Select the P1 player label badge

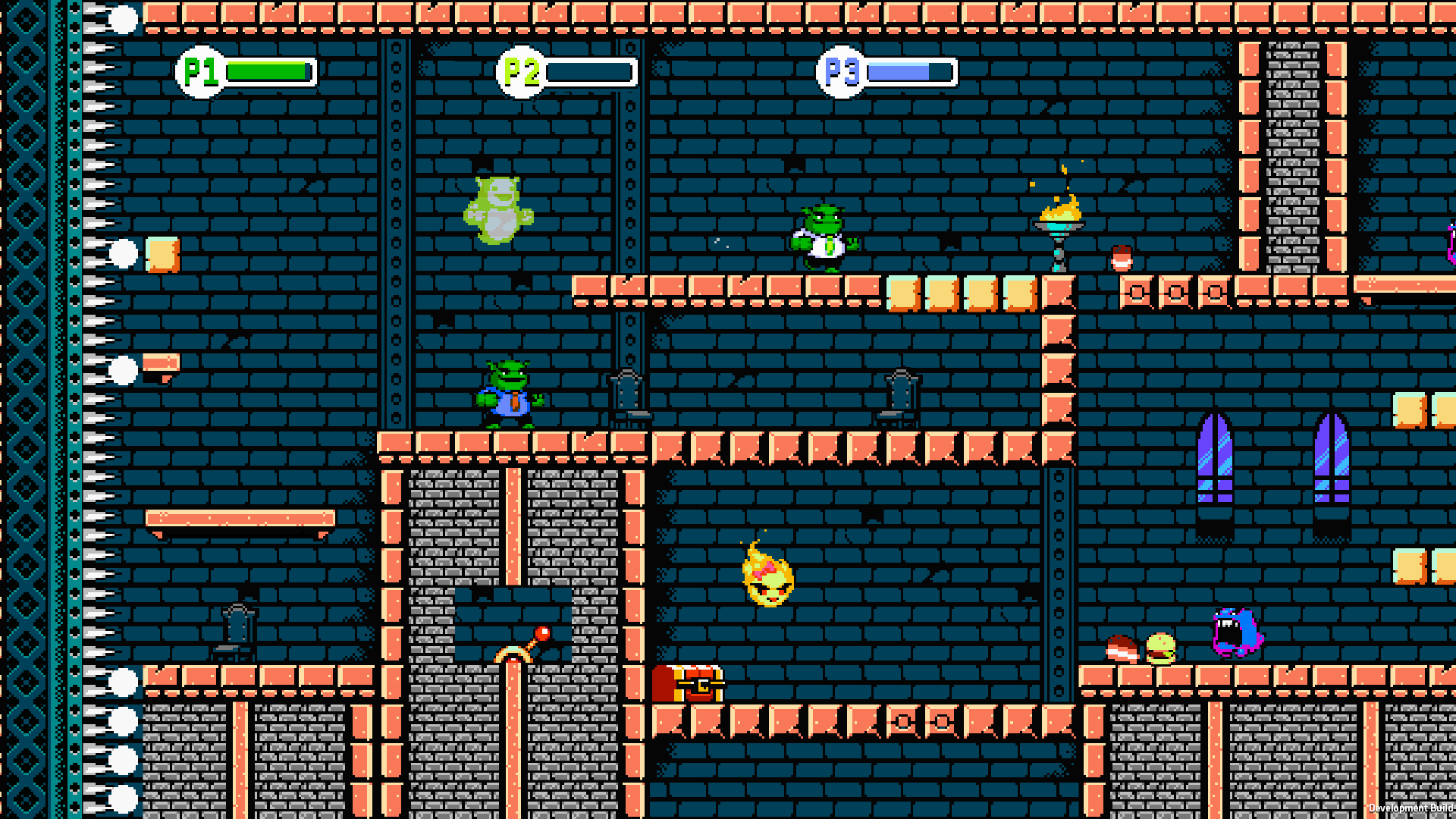click(x=199, y=72)
